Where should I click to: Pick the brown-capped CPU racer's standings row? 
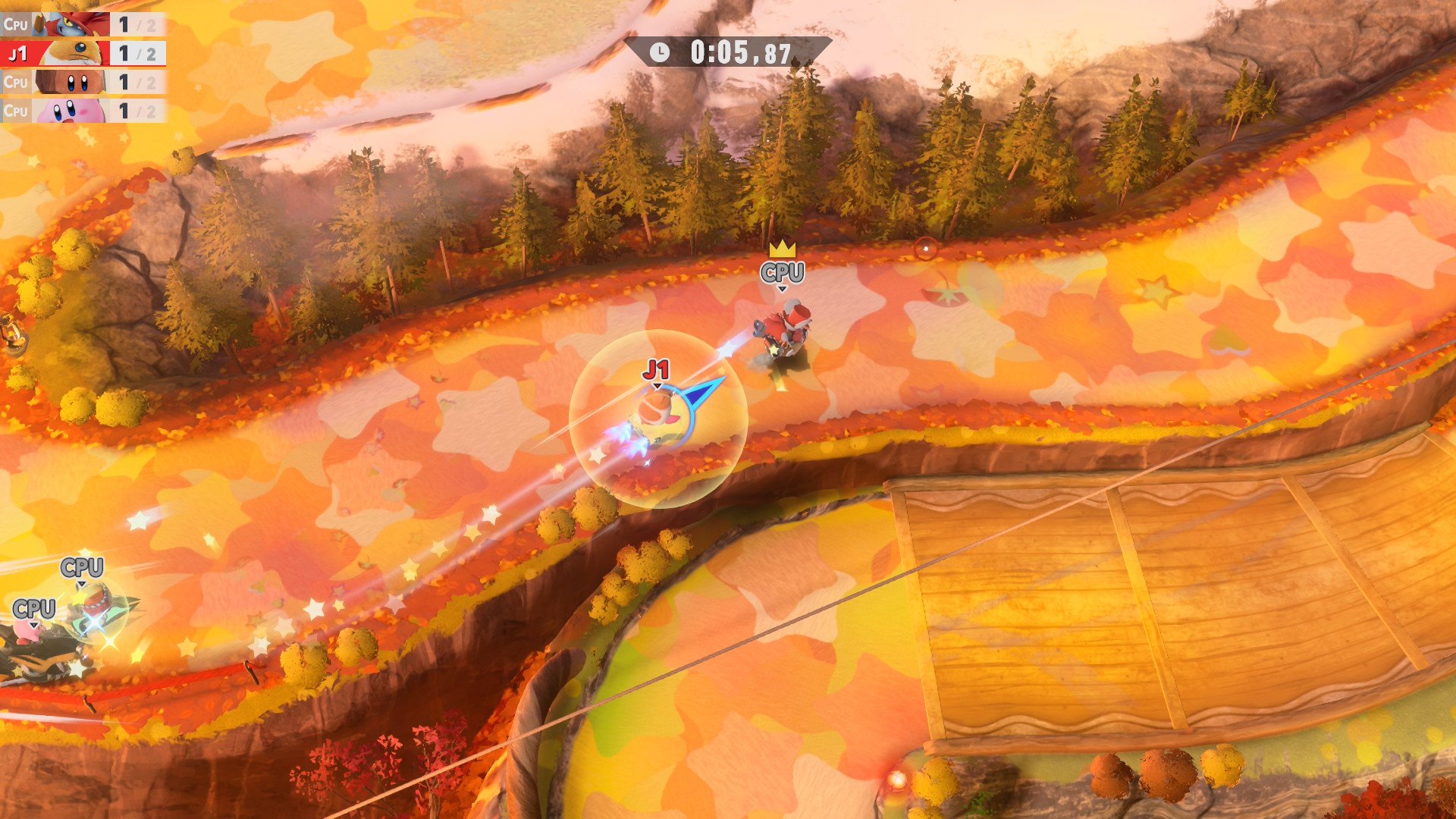point(82,82)
